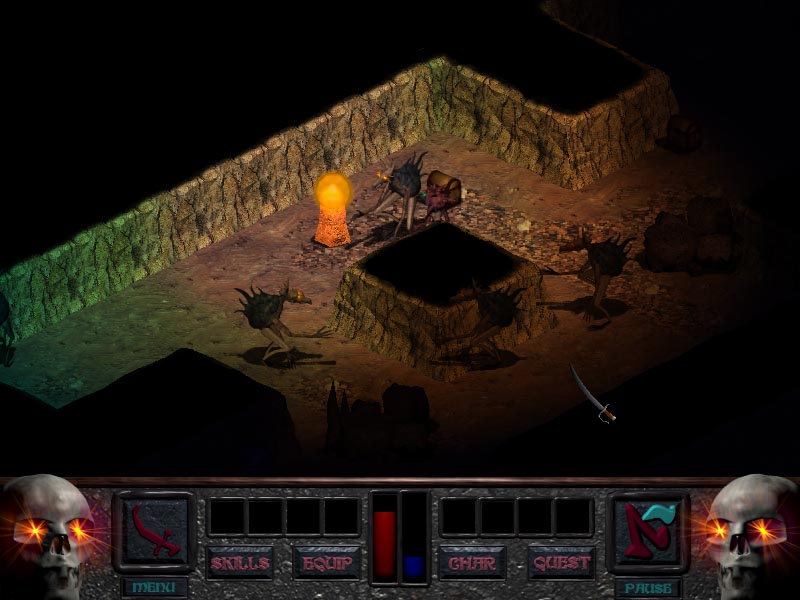Open the Skills panel

click(x=240, y=562)
